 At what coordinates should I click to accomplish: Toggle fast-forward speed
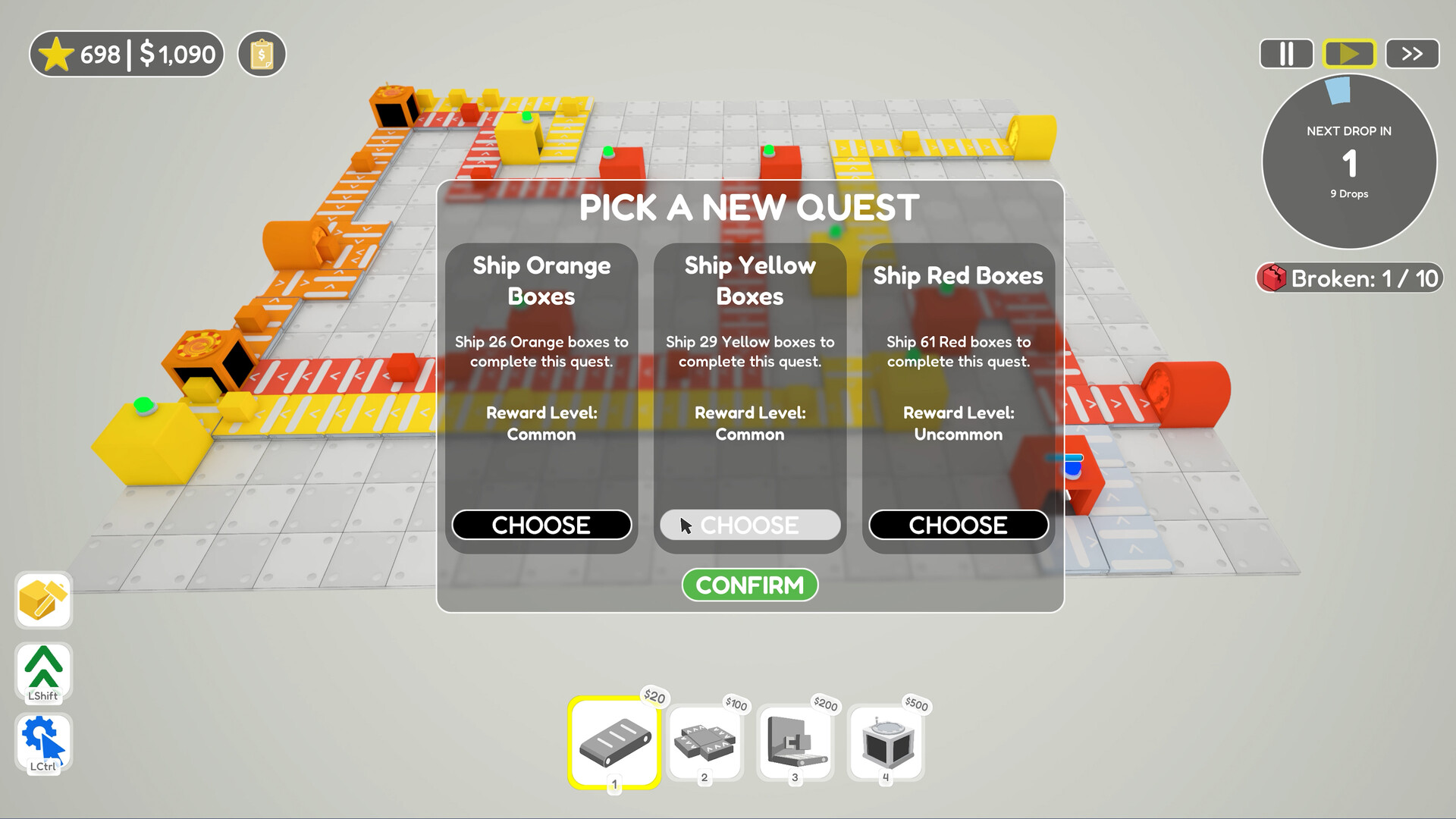tap(1411, 53)
